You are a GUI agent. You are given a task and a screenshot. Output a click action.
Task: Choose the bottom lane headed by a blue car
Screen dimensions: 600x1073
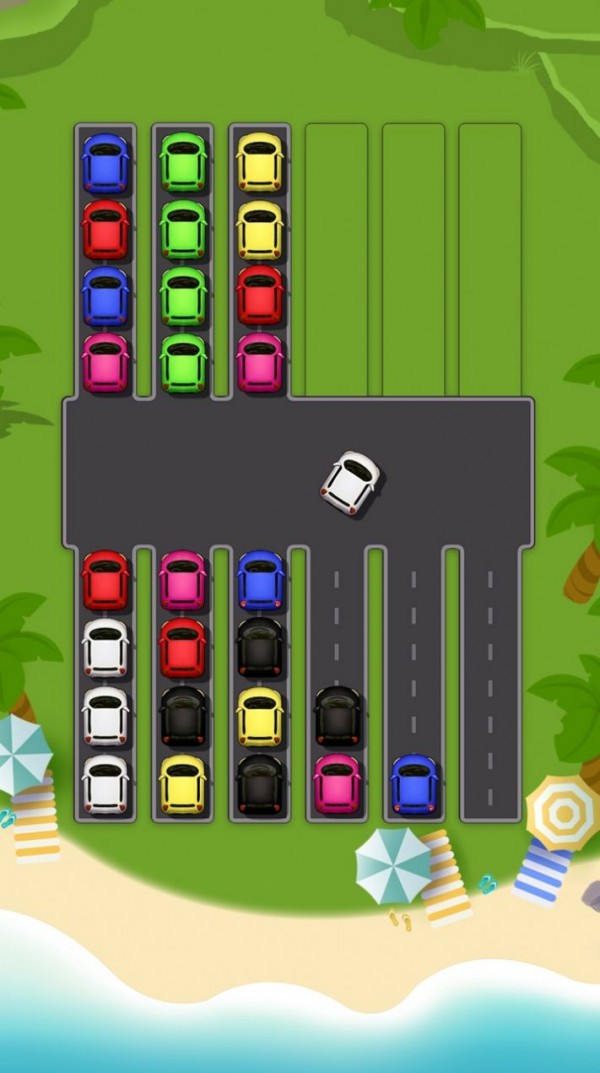pos(260,684)
